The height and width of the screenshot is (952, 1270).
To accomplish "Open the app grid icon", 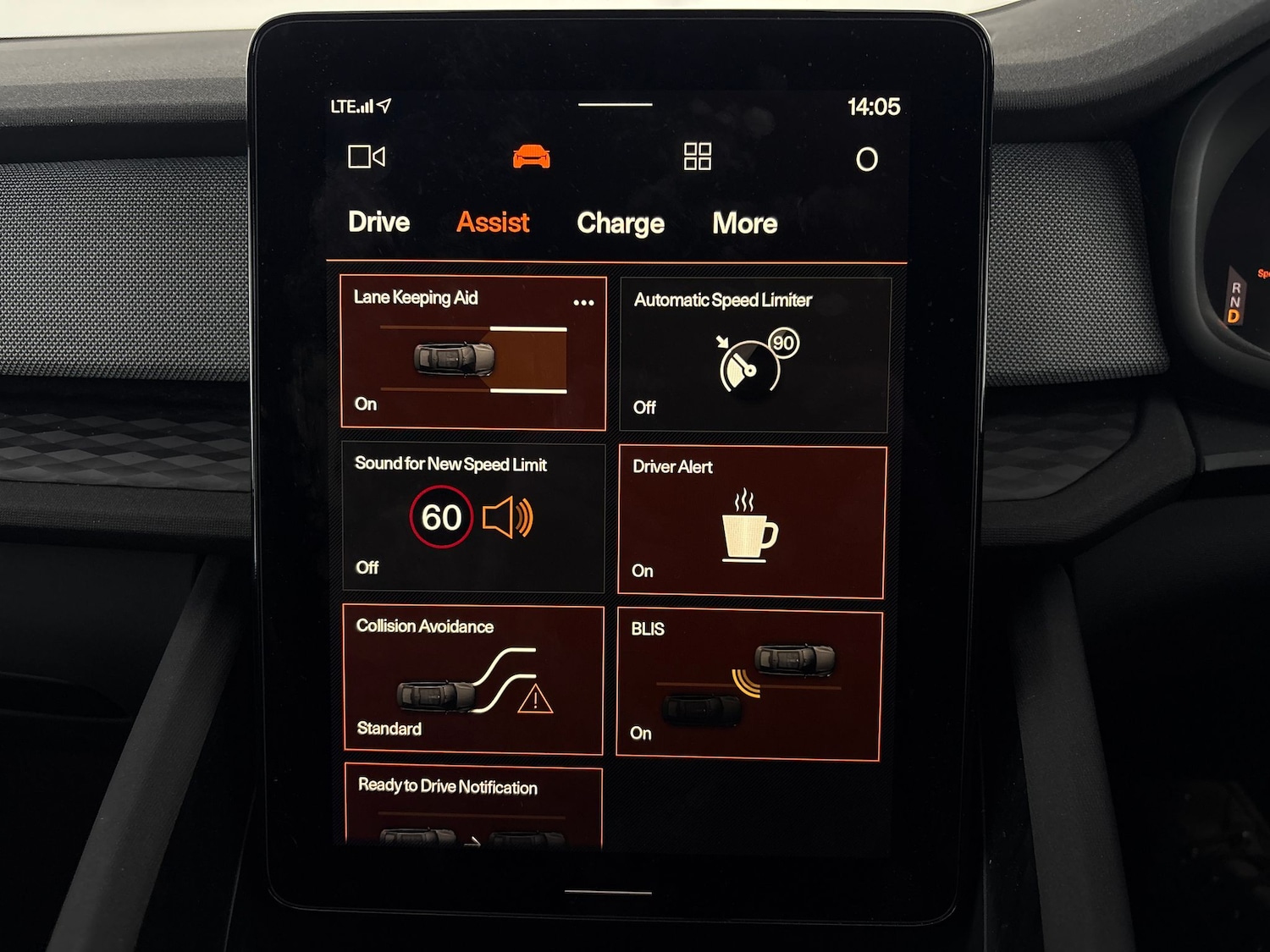I will 697,157.
